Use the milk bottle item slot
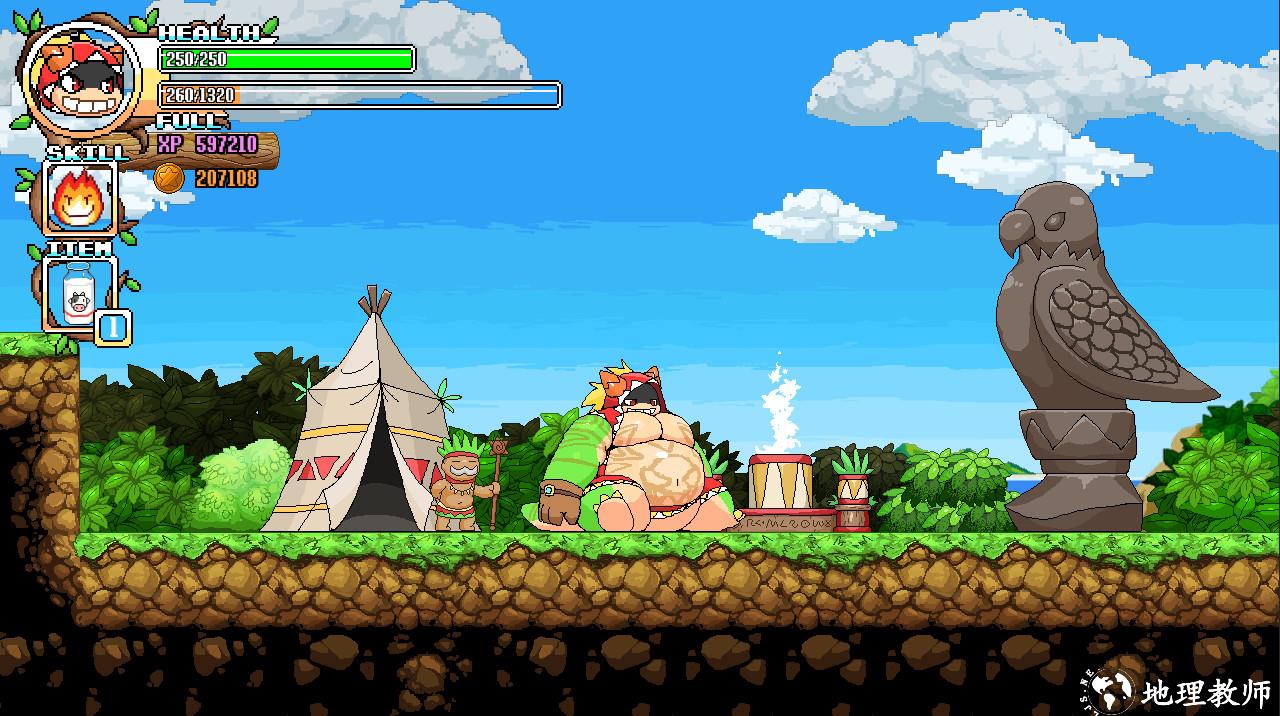 [78, 294]
